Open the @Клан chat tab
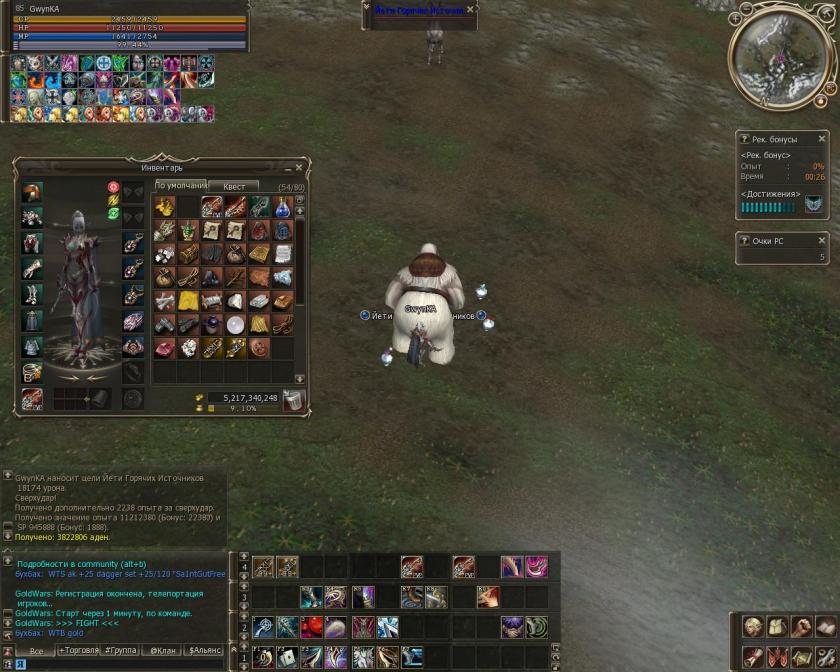This screenshot has width=840, height=672. tap(163, 650)
